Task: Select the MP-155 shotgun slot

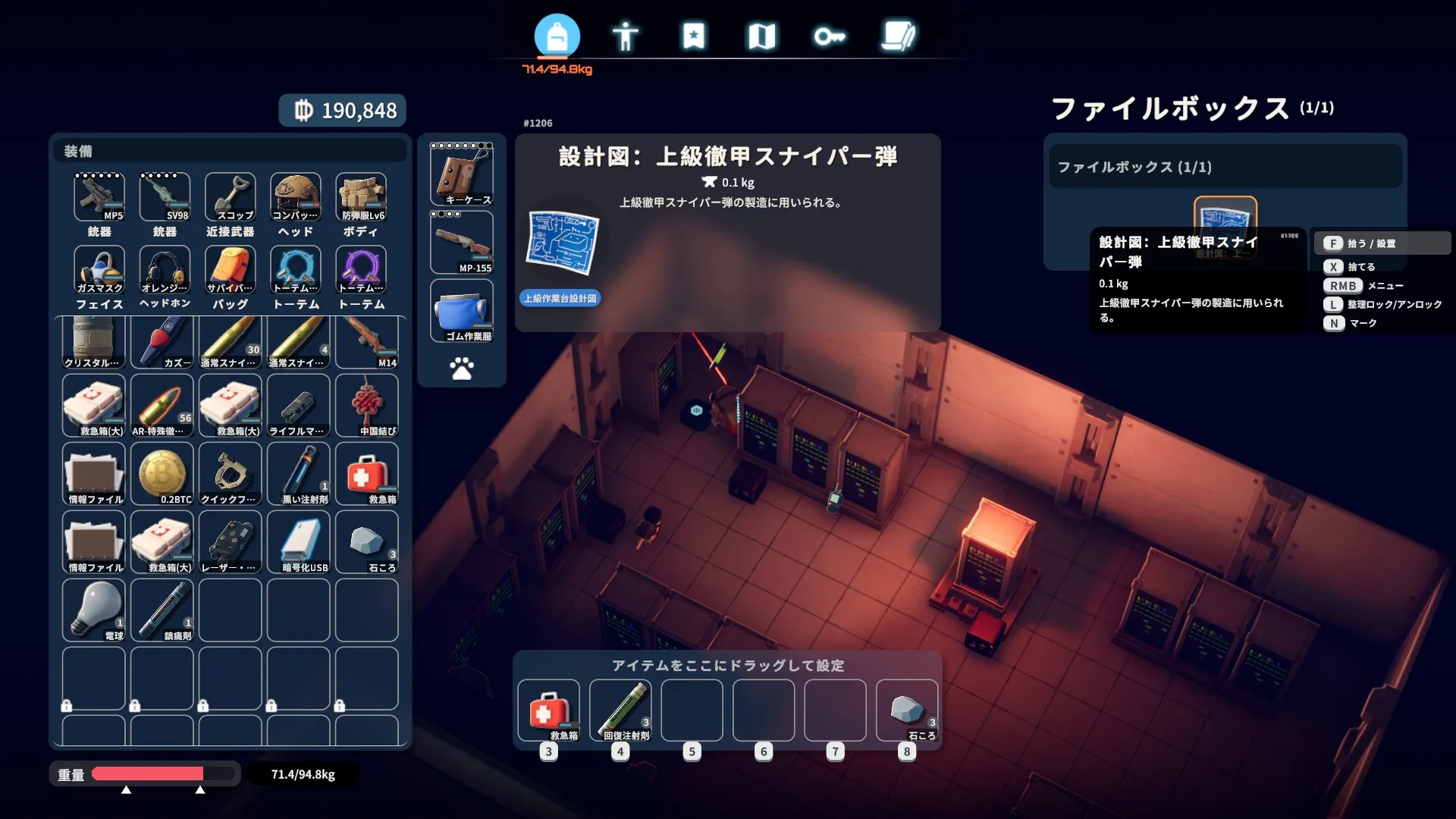Action: (462, 243)
